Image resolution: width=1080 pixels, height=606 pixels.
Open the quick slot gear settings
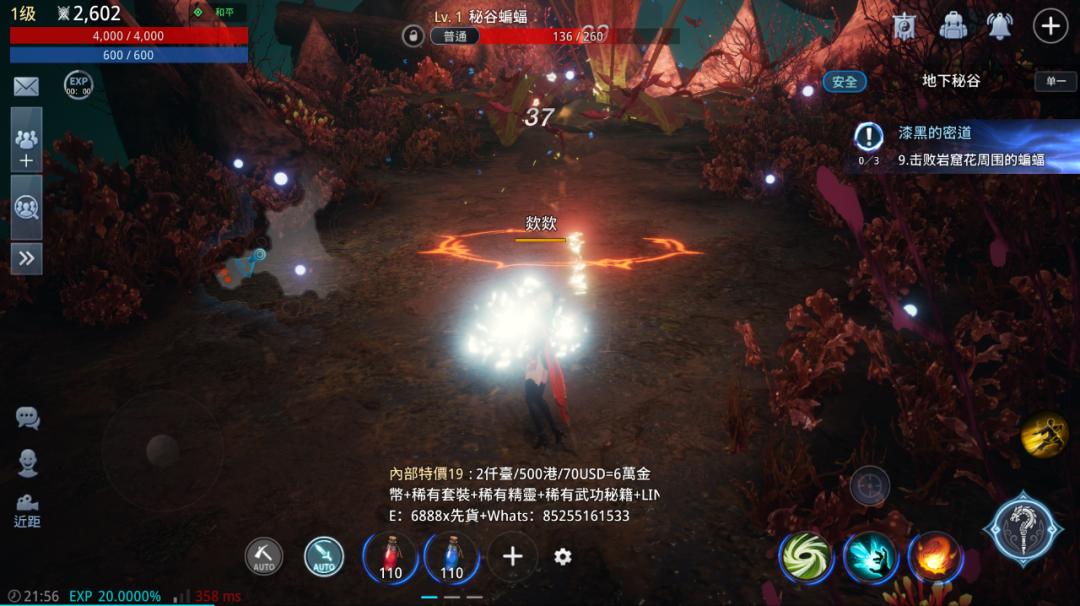point(563,557)
